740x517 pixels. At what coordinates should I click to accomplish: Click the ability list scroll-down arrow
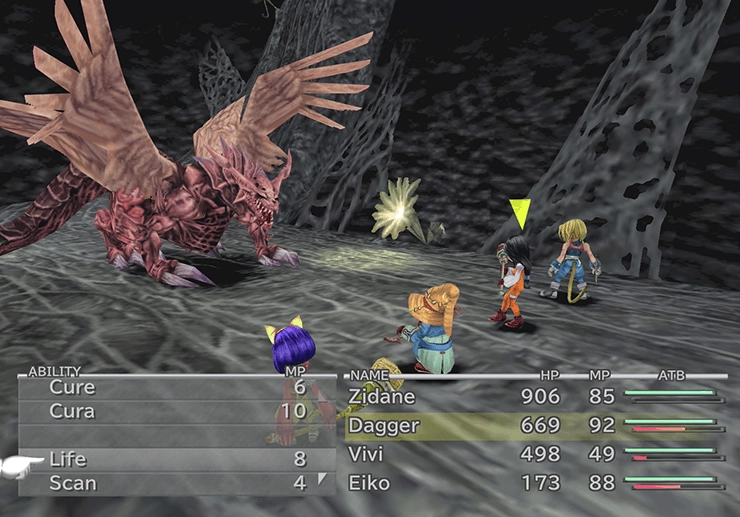(322, 480)
